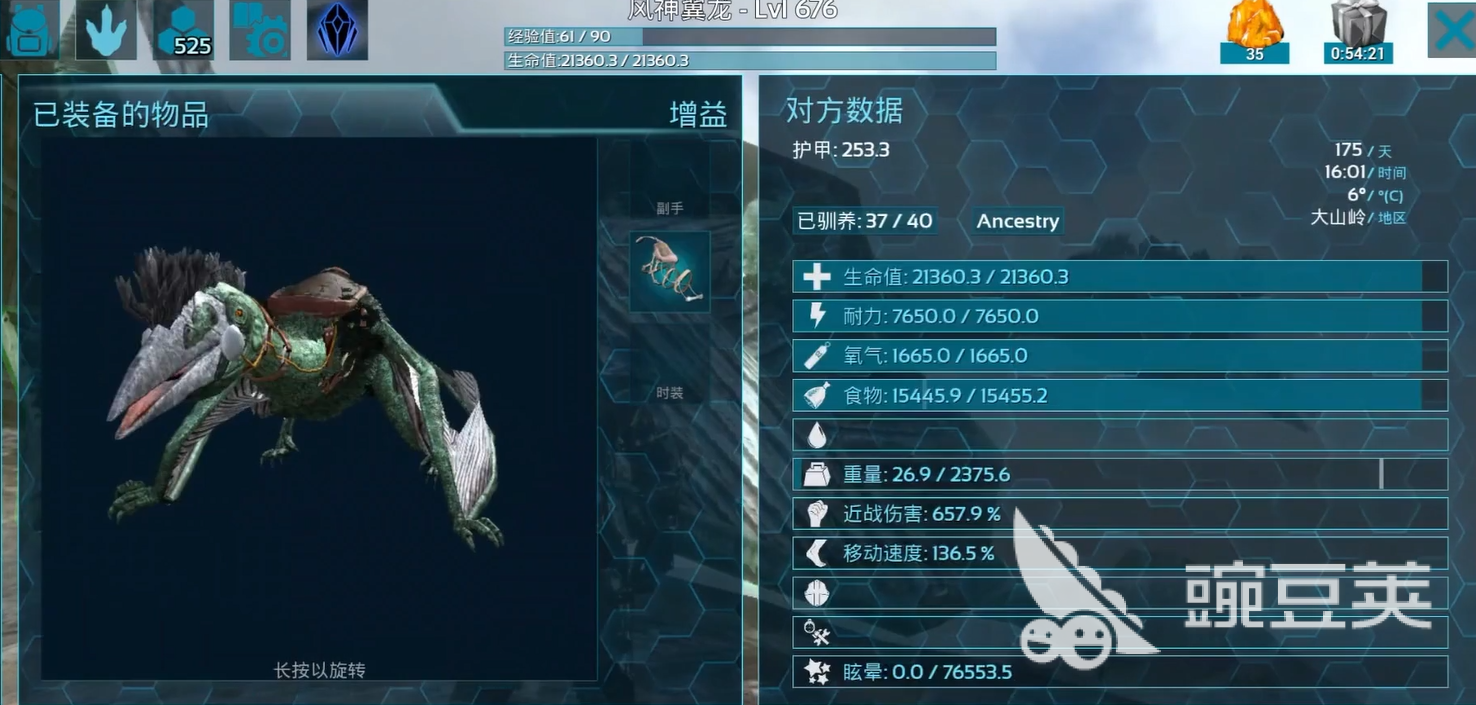This screenshot has width=1476, height=705.
Task: Select the 眩晕 torpor stat row
Action: (x=1119, y=672)
